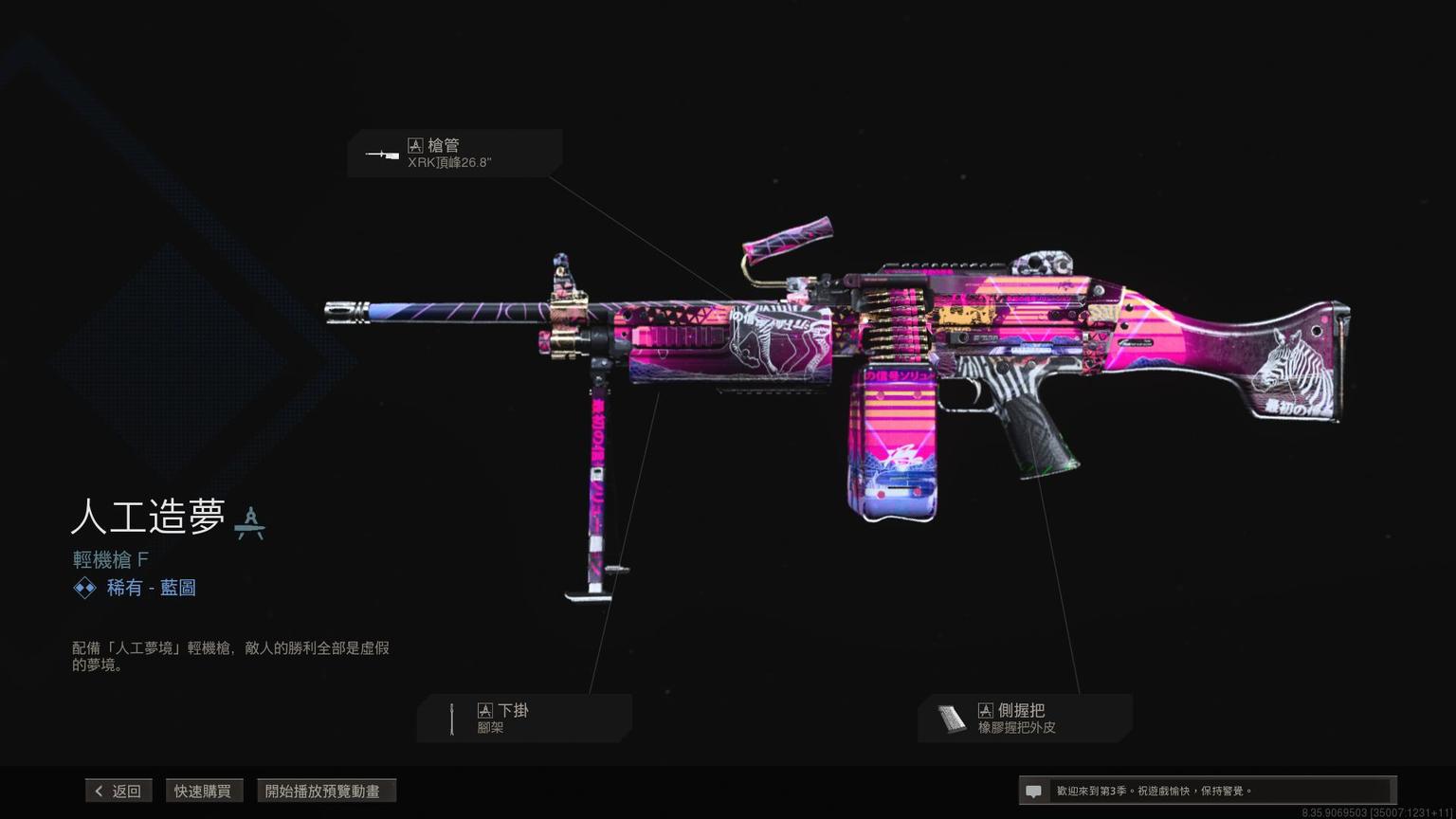This screenshot has width=1456, height=819.
Task: Go back with the 返回 button
Action: click(x=118, y=791)
